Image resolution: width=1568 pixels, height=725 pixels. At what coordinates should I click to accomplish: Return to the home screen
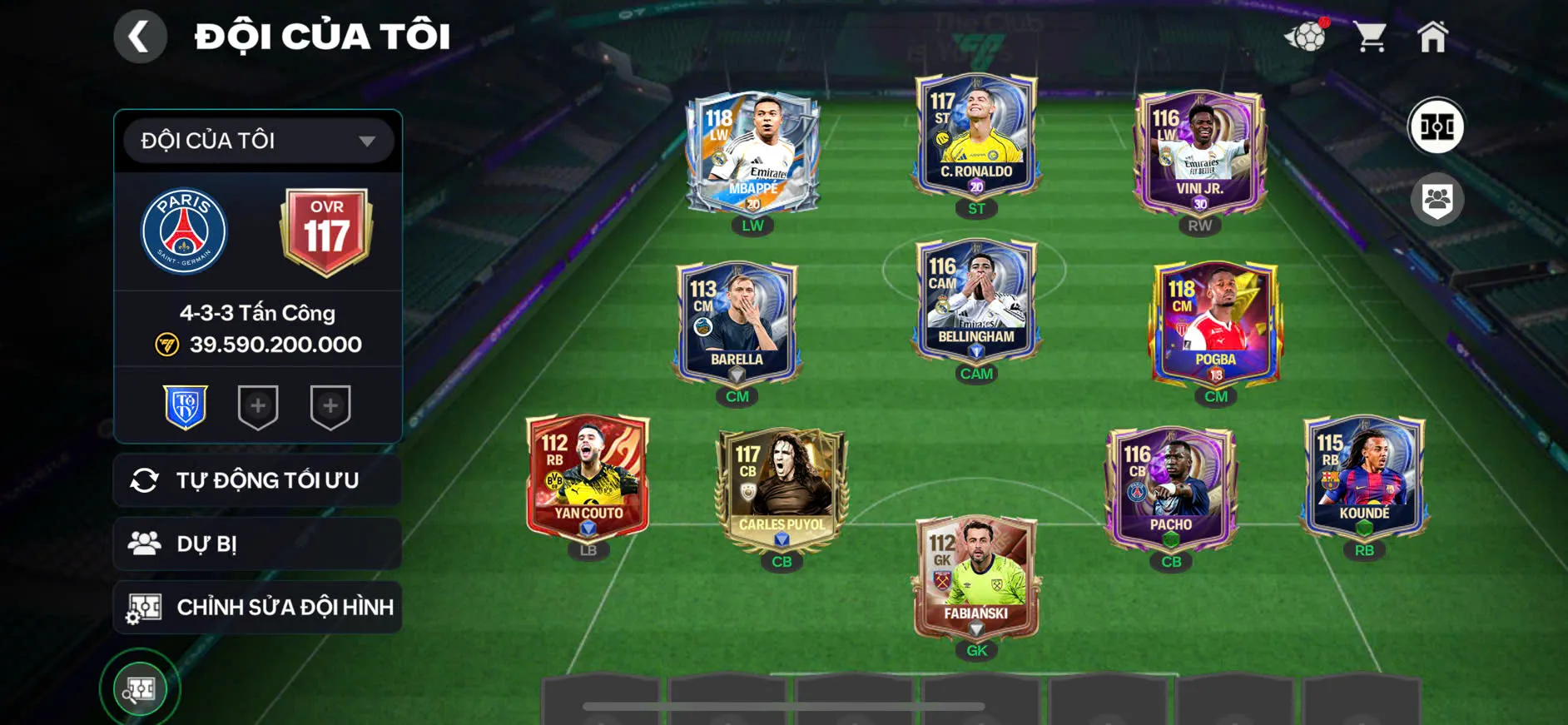pyautogui.click(x=1432, y=37)
